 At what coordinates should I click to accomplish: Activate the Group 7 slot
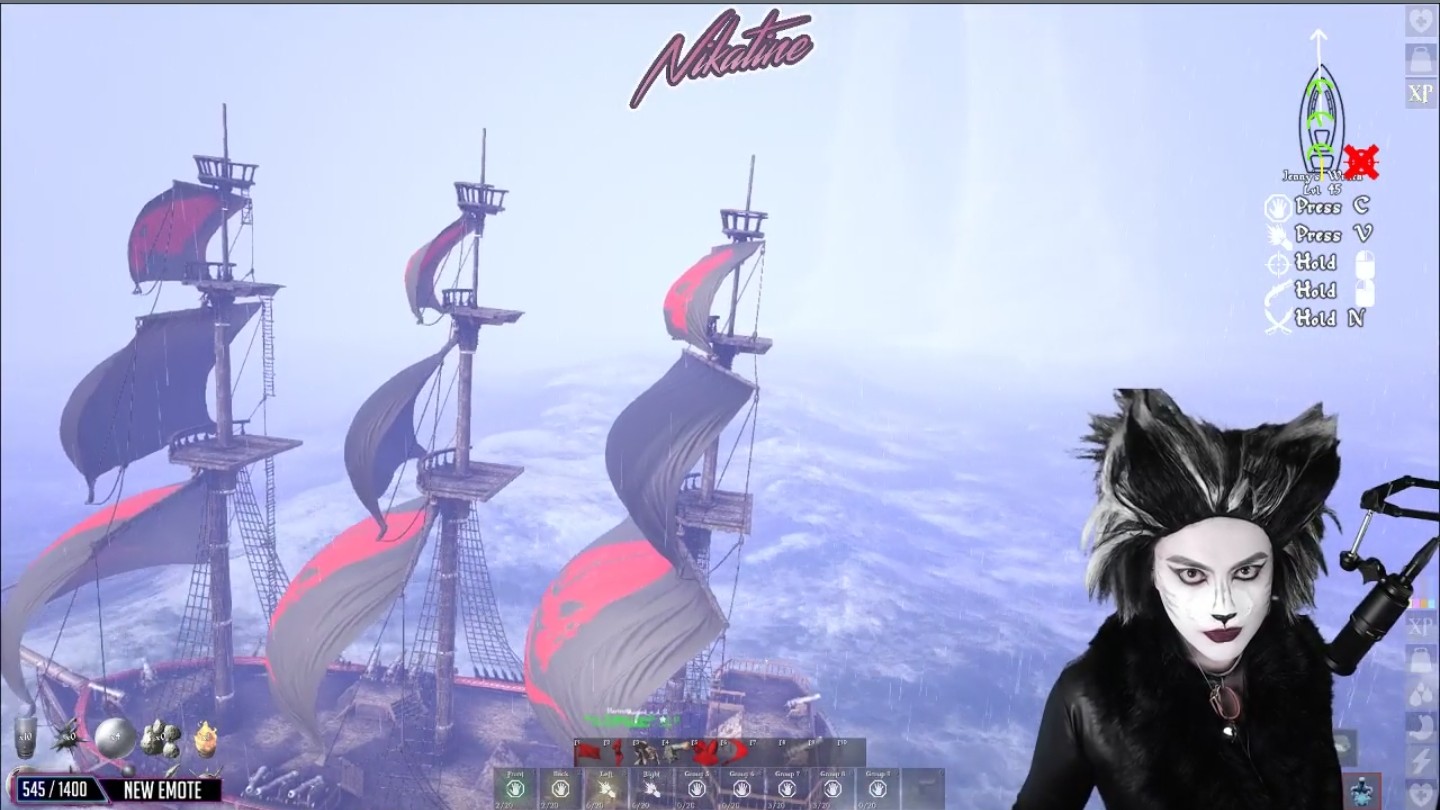click(x=787, y=788)
